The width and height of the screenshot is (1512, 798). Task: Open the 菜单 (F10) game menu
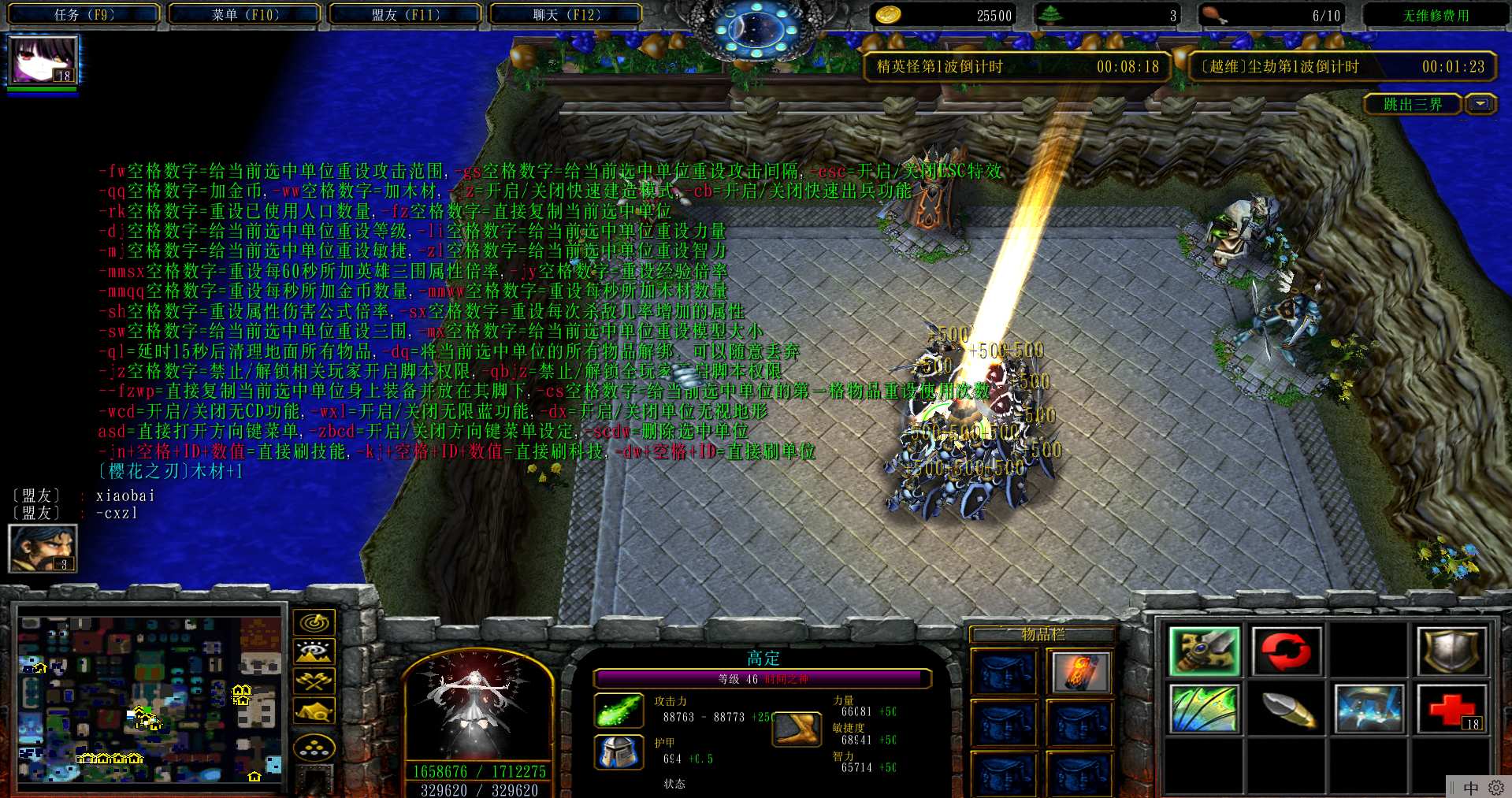[x=245, y=14]
